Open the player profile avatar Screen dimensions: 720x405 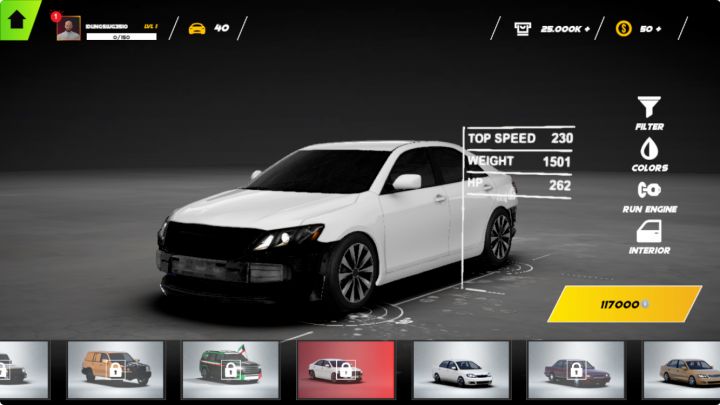pyautogui.click(x=68, y=29)
